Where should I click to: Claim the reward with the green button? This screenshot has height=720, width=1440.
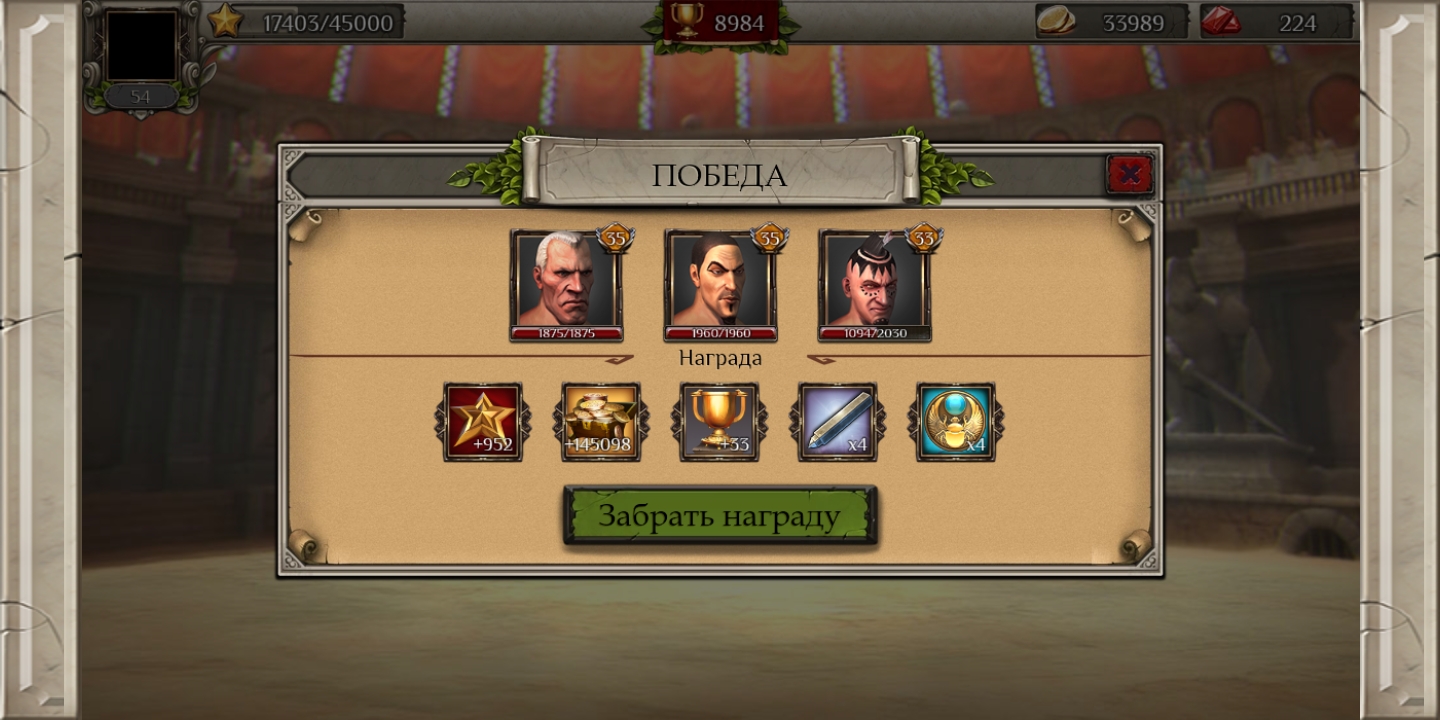click(720, 516)
